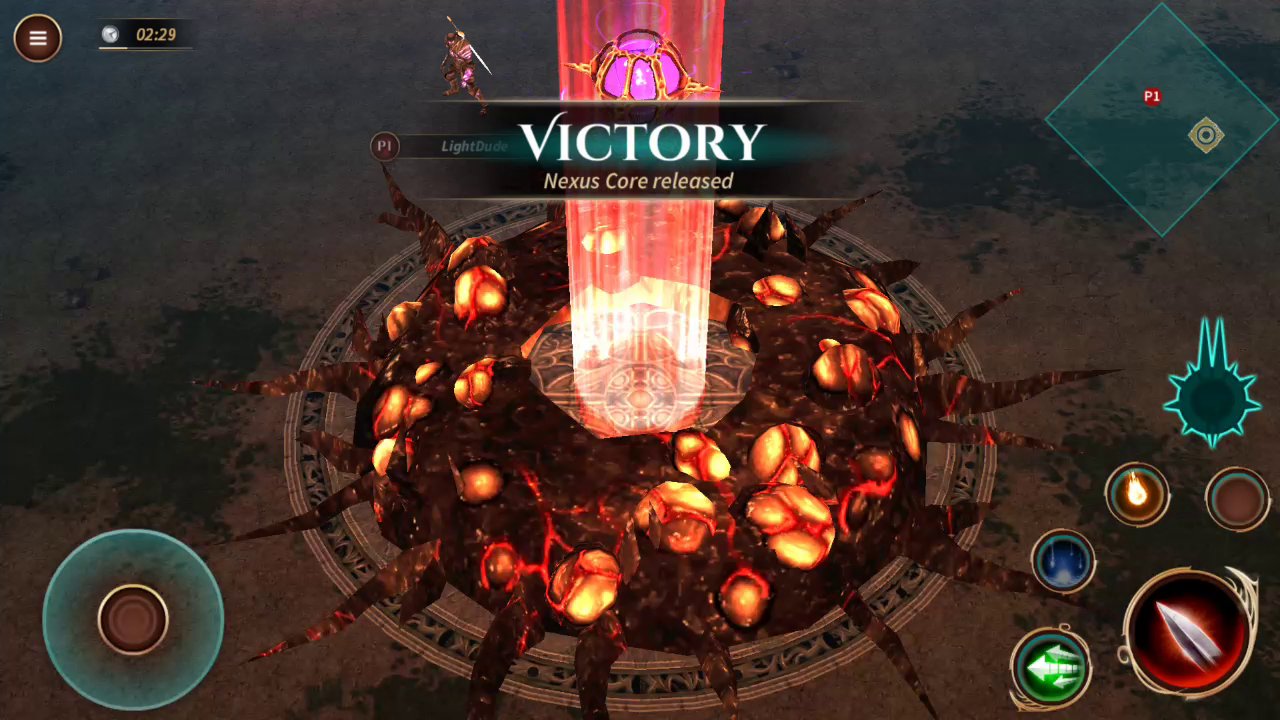Cast the fire flame skill
The image size is (1280, 720).
1137,493
